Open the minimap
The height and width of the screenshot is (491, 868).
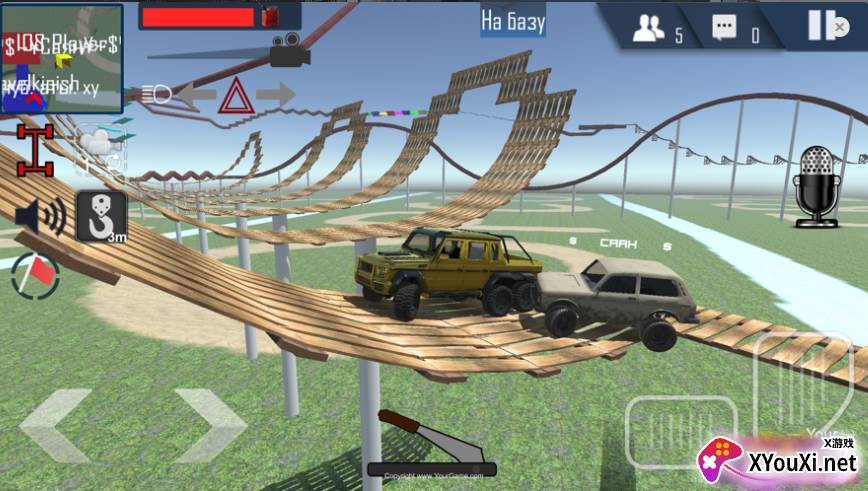[x=62, y=57]
